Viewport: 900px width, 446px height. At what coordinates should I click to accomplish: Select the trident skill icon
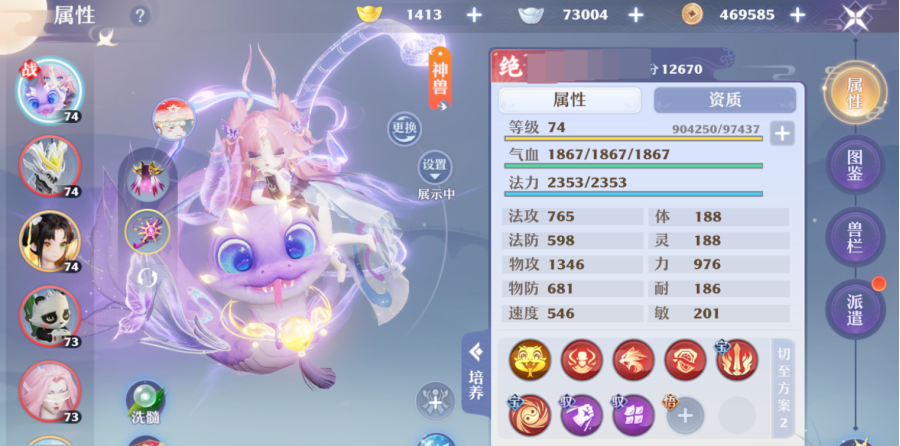[737, 360]
